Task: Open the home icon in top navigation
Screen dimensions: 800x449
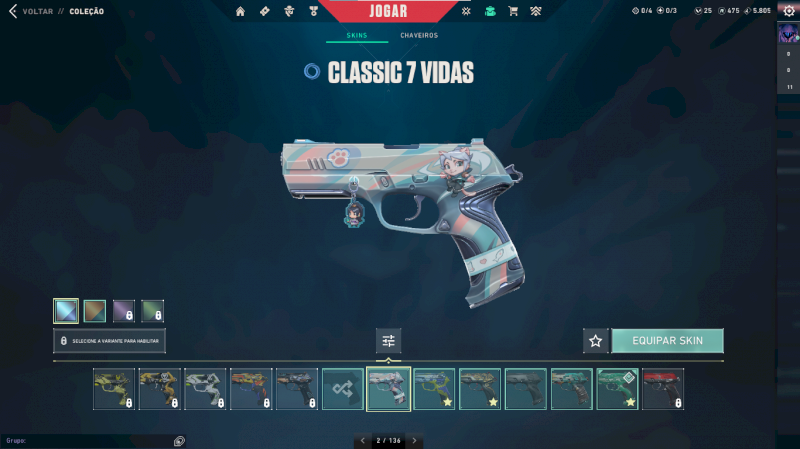Action: [240, 11]
